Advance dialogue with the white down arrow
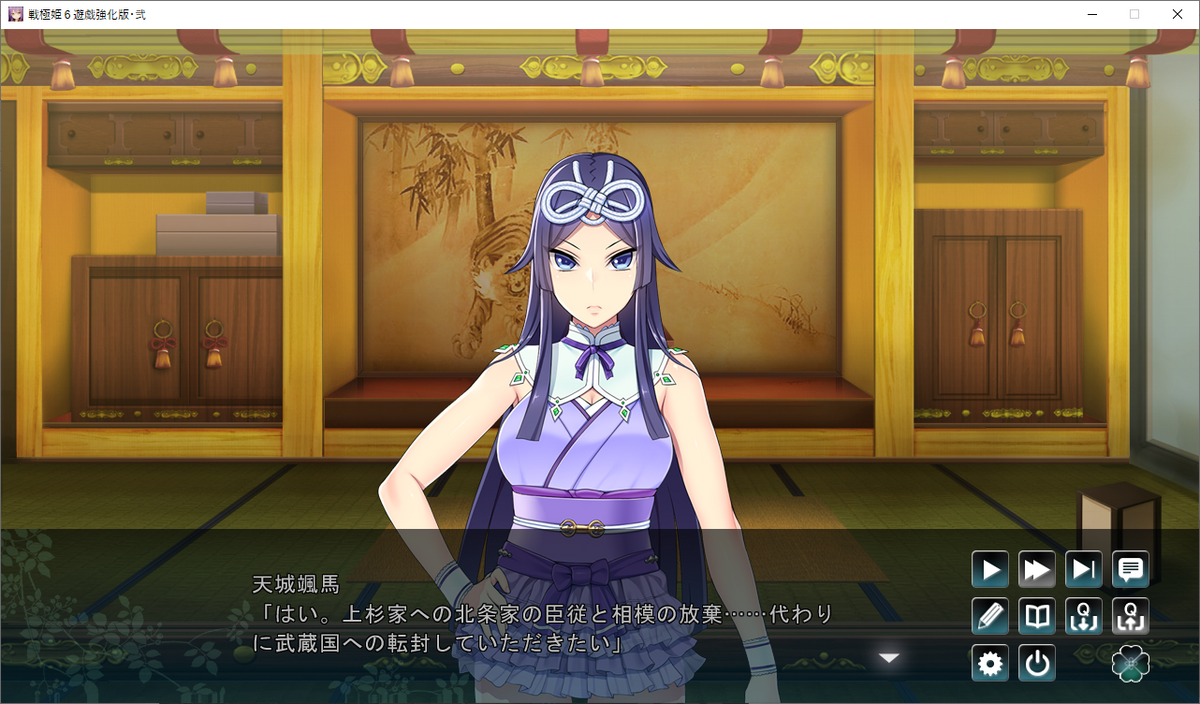 click(x=889, y=658)
